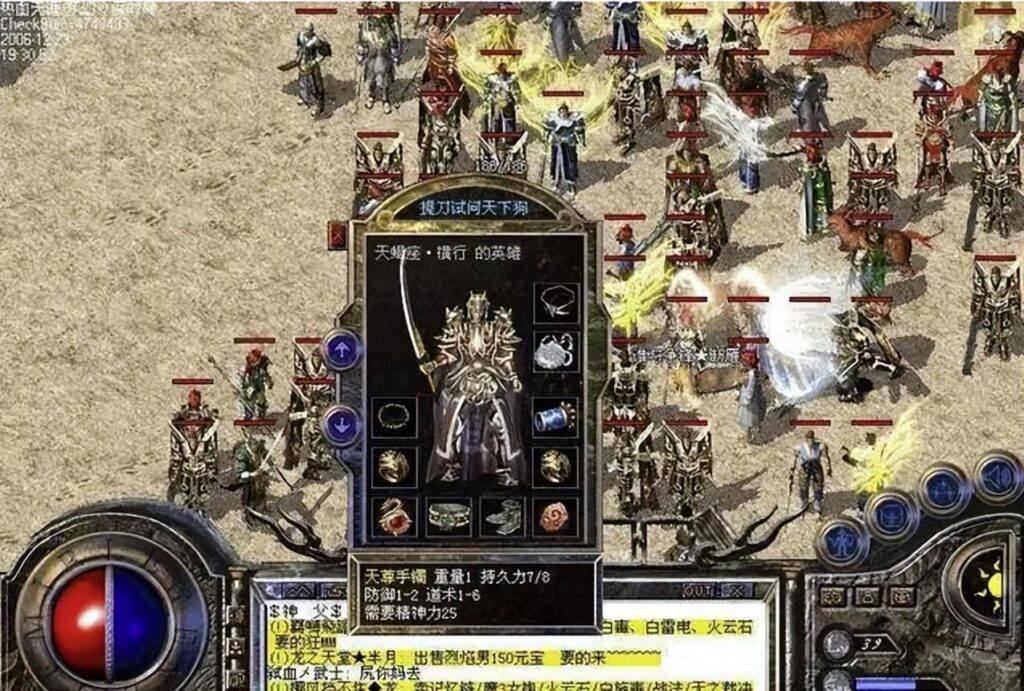Open the bag inventory round button
Screen dimensions: 1024x691
[892, 513]
